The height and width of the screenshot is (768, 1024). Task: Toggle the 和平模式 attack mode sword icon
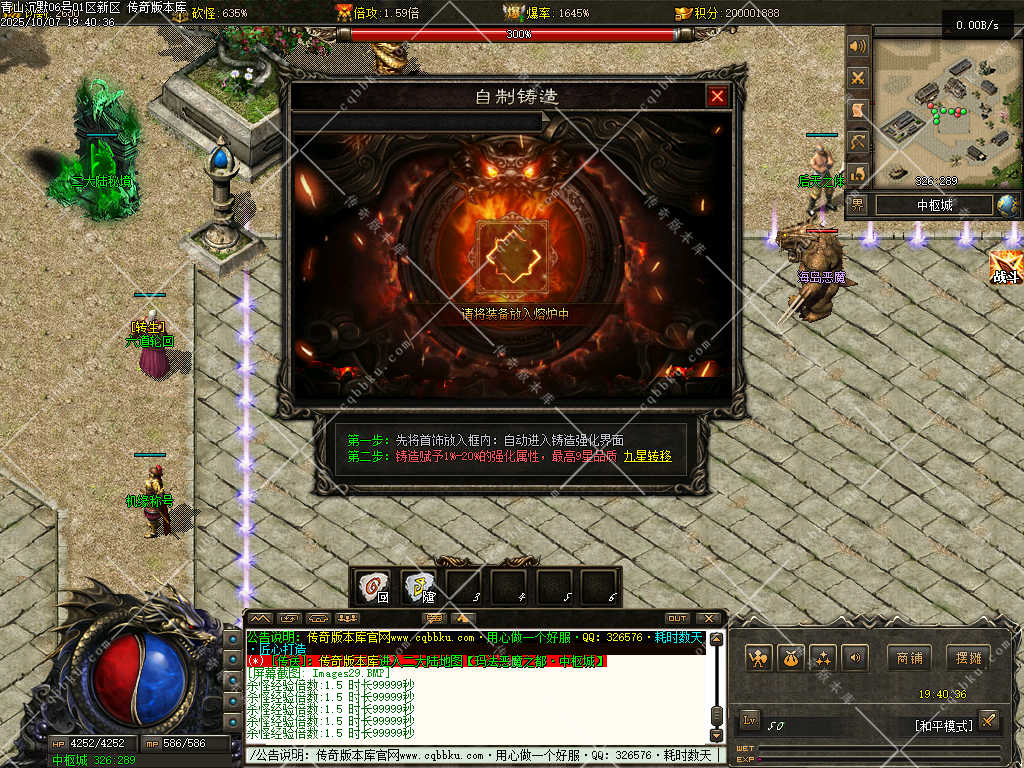click(x=988, y=720)
